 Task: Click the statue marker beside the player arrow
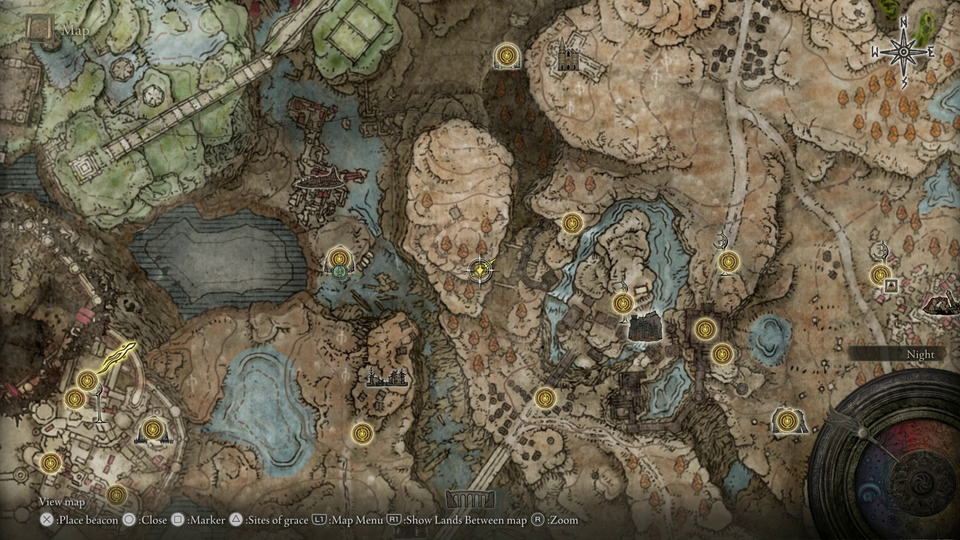(99, 403)
